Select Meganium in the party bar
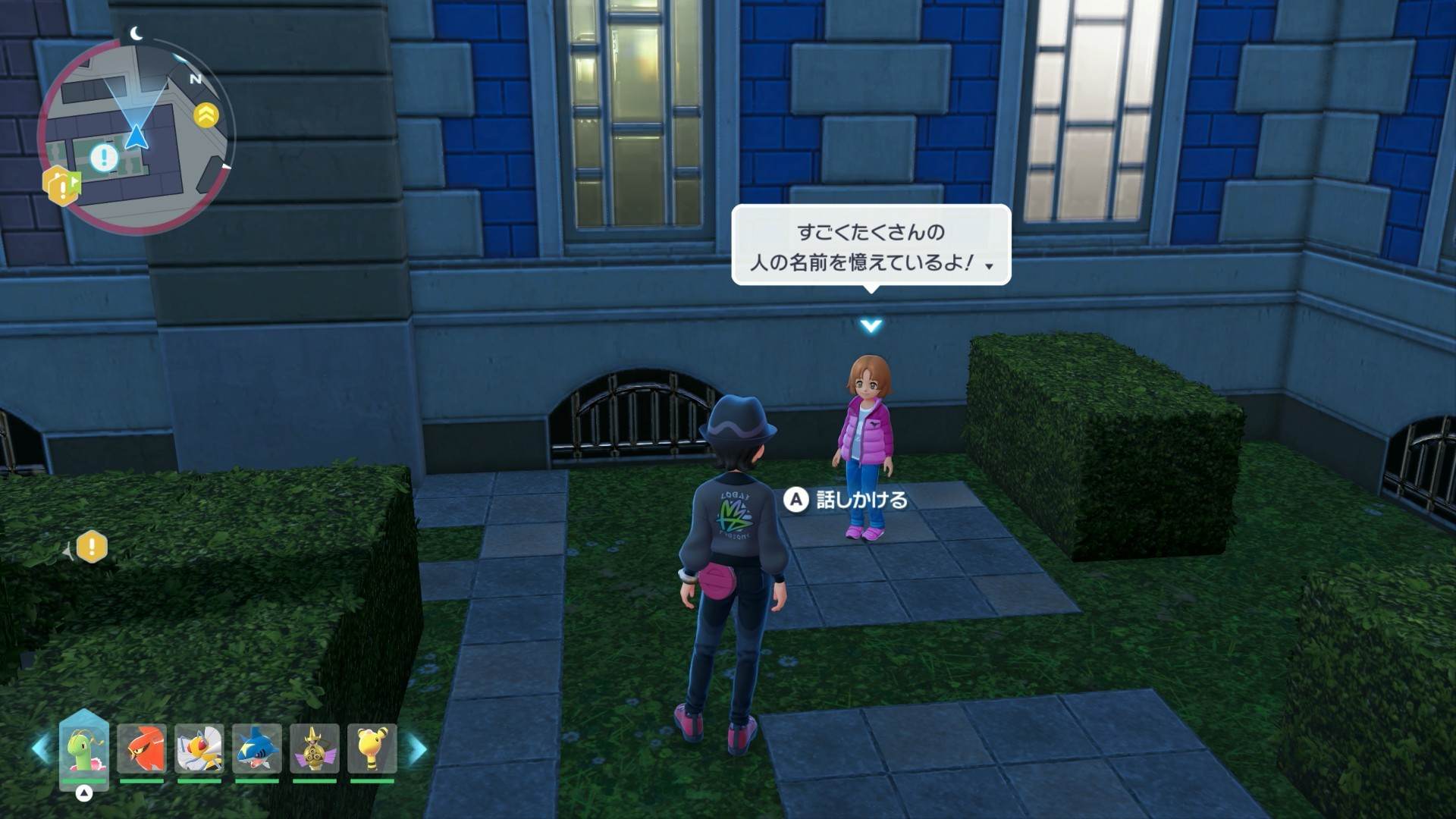Screen dimensions: 1456x819 click(x=83, y=749)
